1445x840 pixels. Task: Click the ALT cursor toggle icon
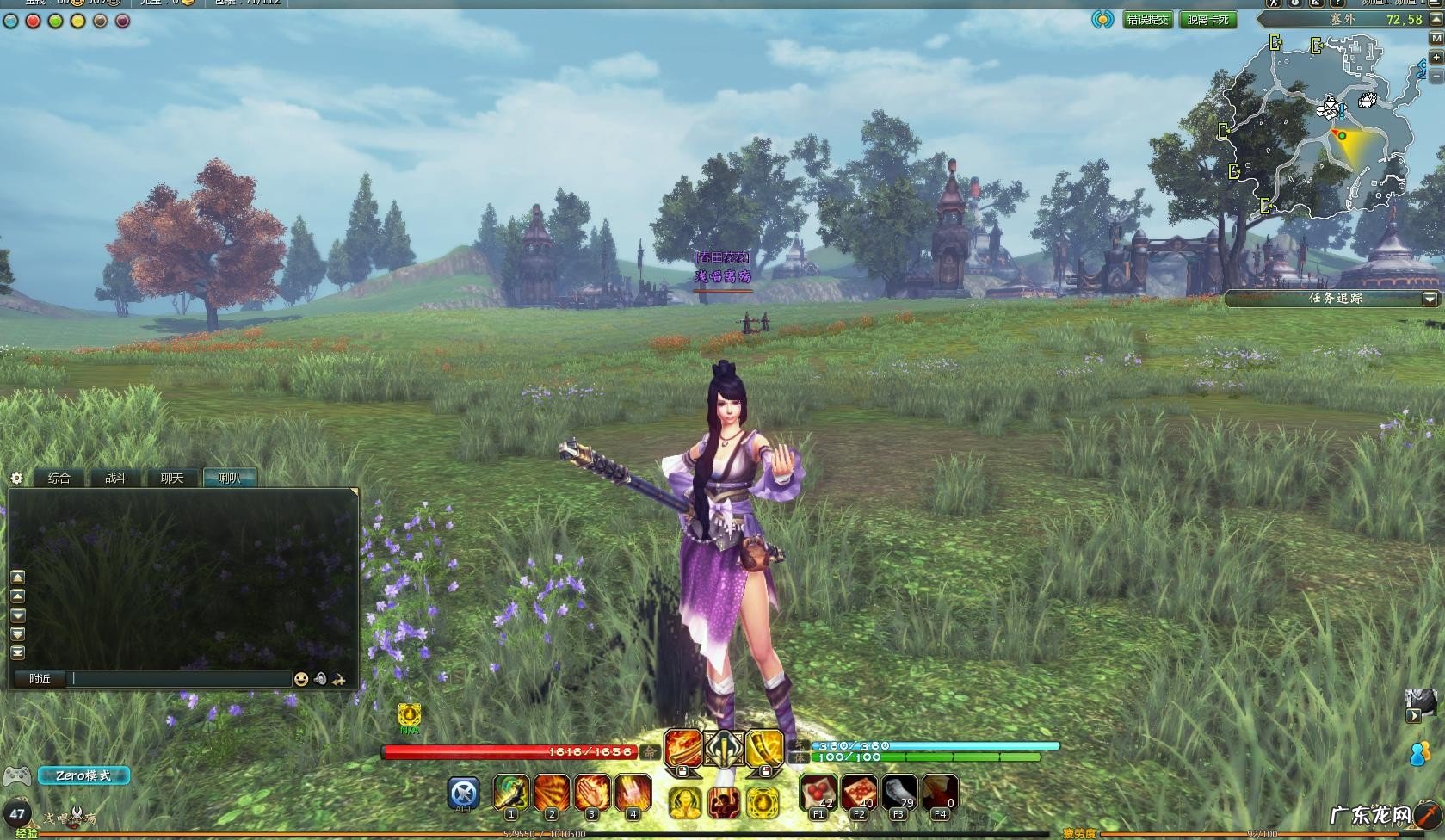coord(464,793)
